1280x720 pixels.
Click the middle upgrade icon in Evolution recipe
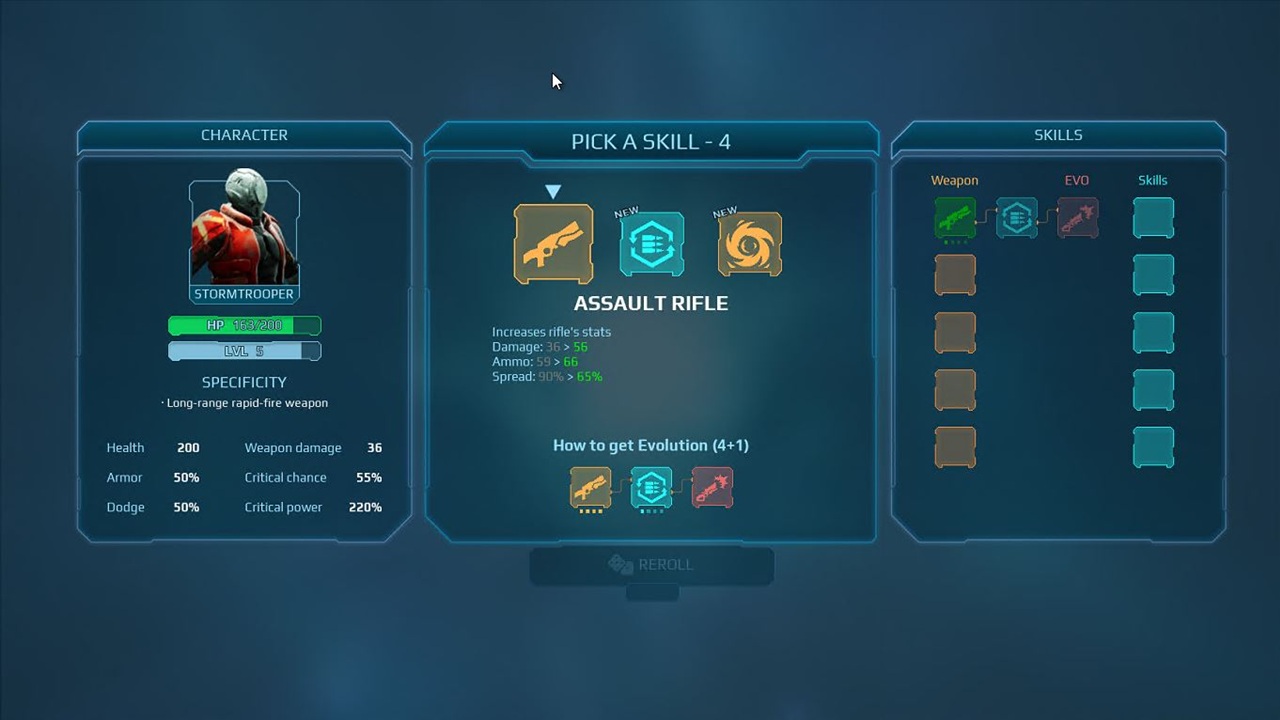click(x=651, y=488)
